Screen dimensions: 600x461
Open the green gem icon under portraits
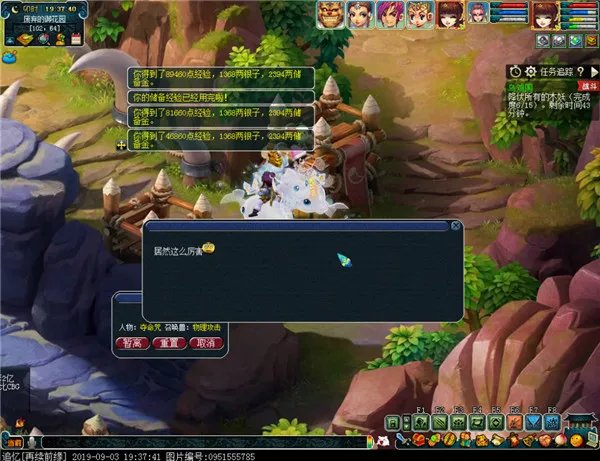(x=577, y=41)
